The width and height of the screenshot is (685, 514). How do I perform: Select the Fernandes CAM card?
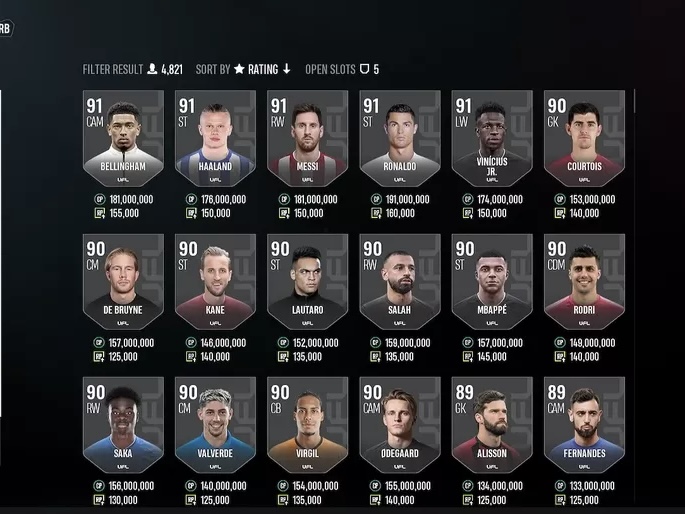pos(584,425)
